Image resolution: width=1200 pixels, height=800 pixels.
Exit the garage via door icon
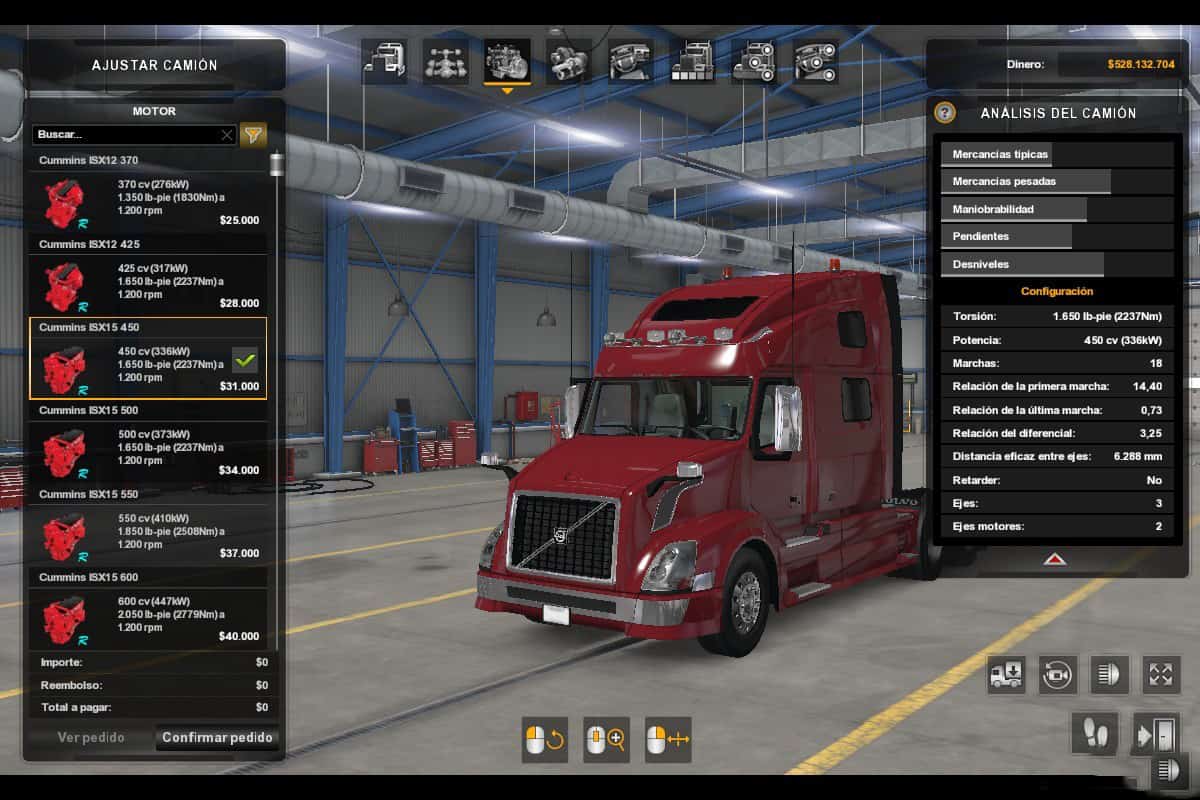tap(1157, 735)
